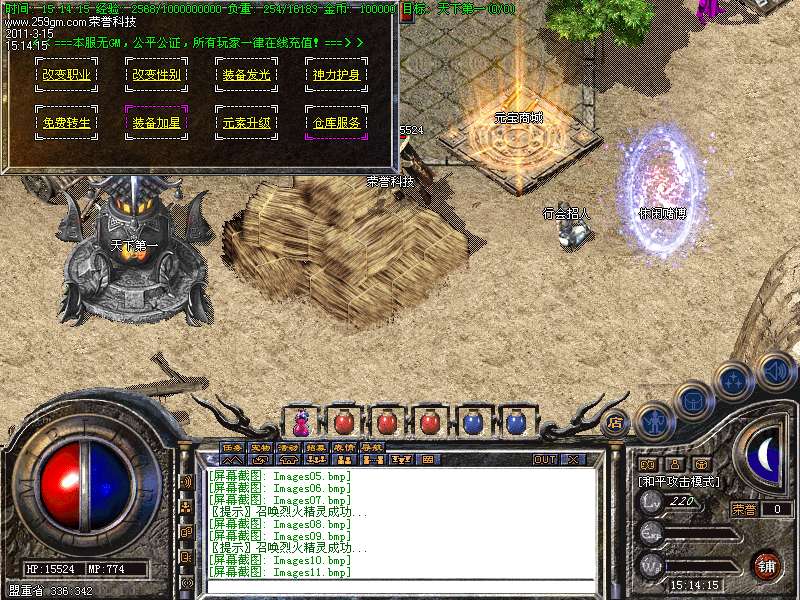Toggle the 和平攻击模式 attack mode label
Image resolution: width=800 pixels, height=600 pixels.
click(x=680, y=481)
